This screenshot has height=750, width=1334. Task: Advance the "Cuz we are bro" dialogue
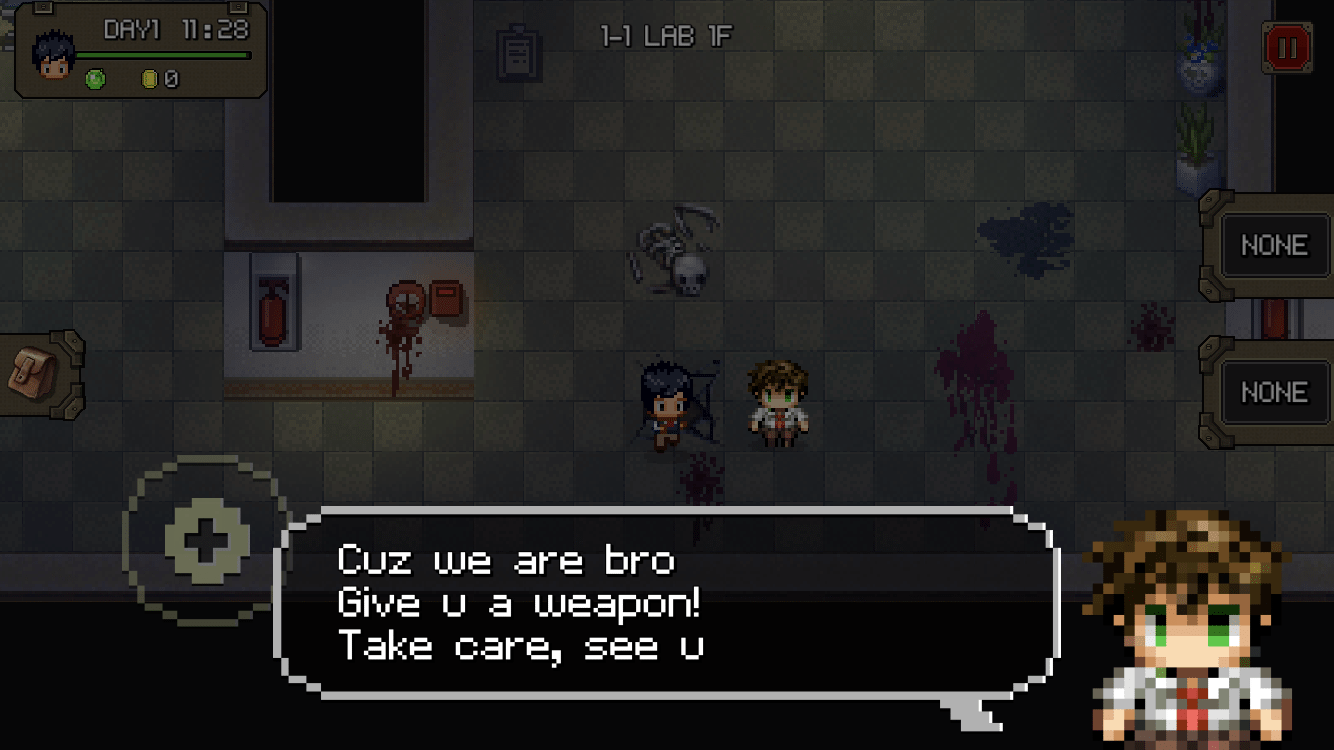pos(666,603)
